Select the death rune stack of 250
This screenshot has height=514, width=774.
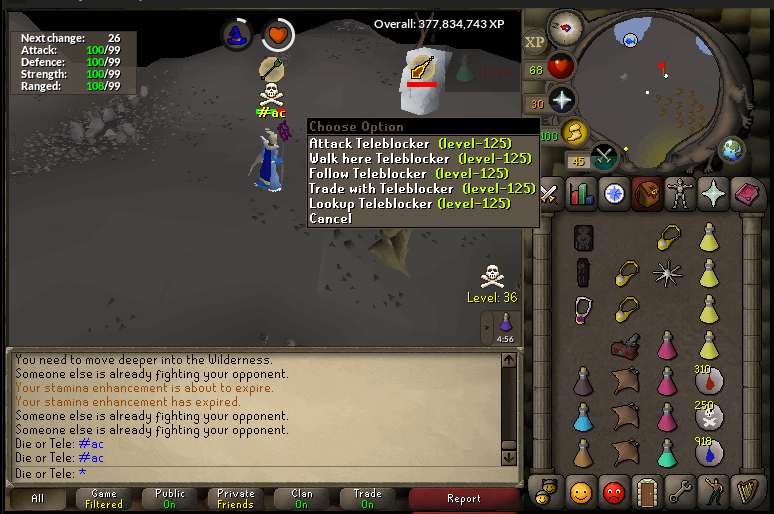[x=709, y=416]
